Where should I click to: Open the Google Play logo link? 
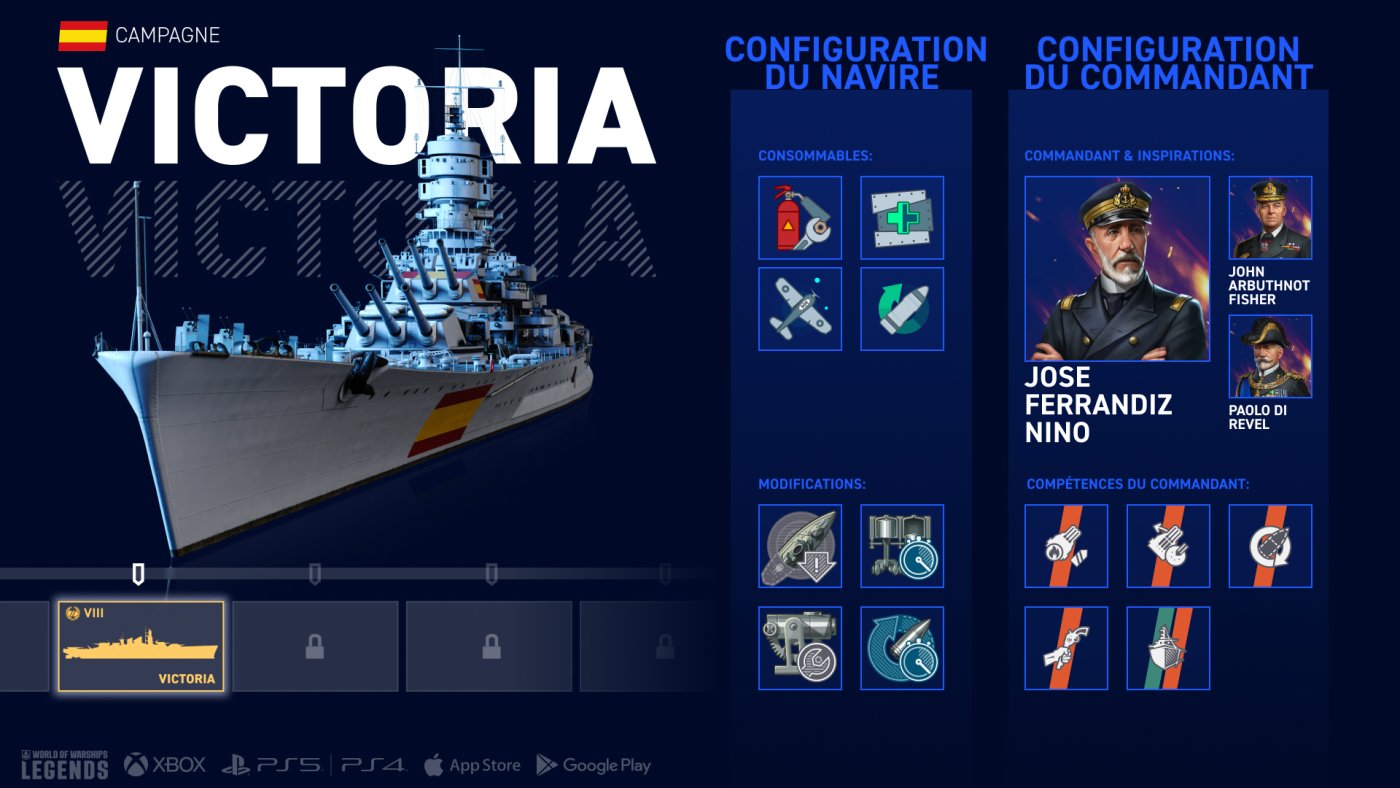(x=594, y=765)
